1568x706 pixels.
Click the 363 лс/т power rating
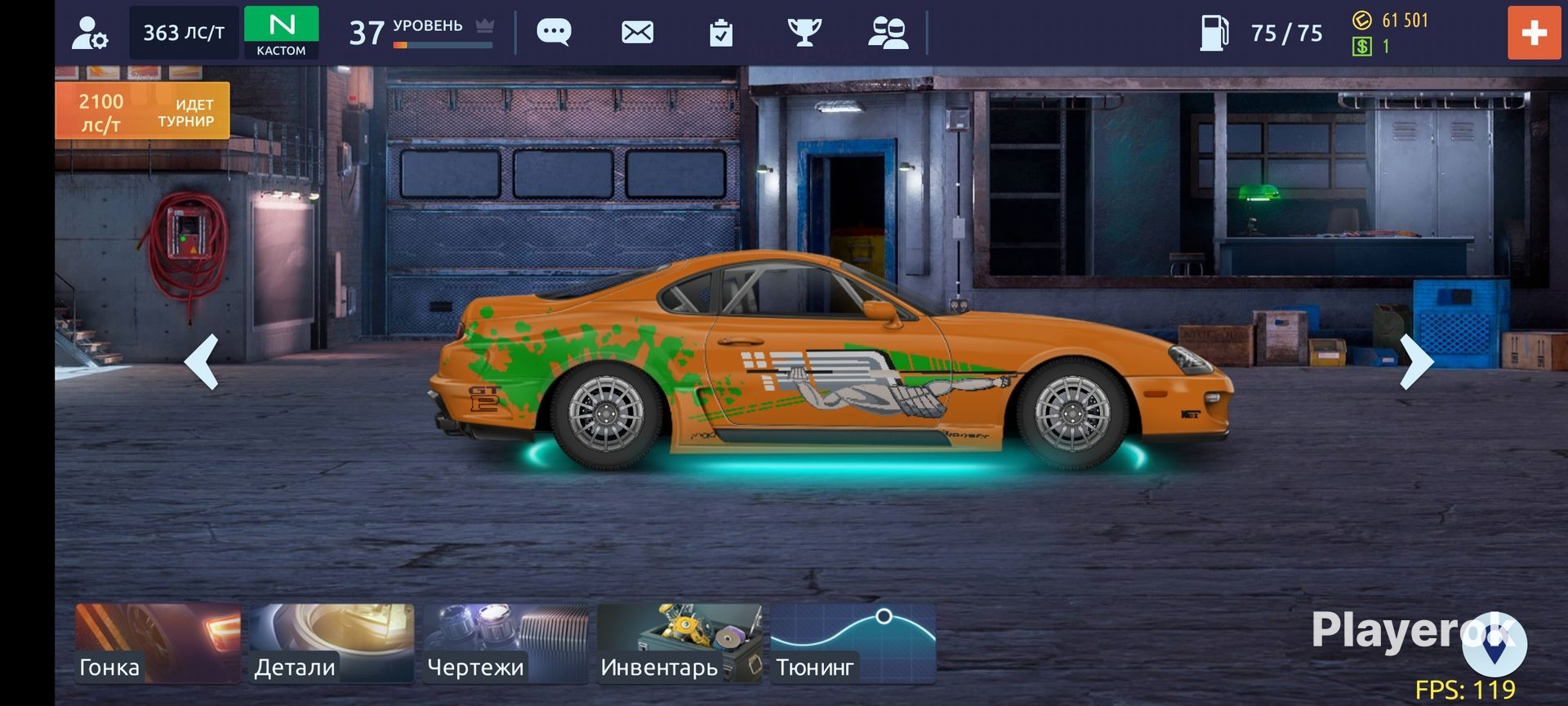tap(184, 33)
